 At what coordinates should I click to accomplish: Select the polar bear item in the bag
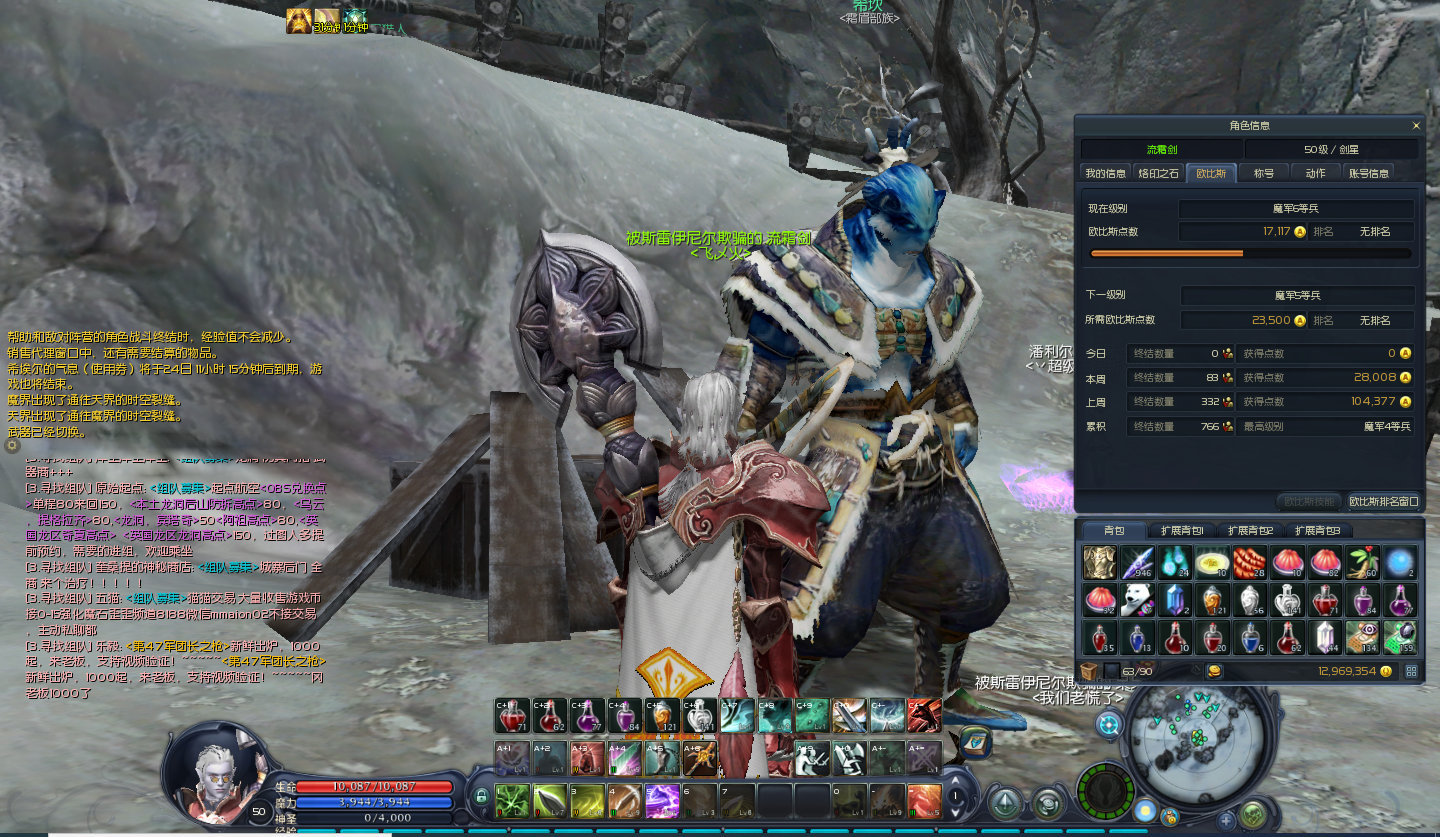tap(1137, 600)
